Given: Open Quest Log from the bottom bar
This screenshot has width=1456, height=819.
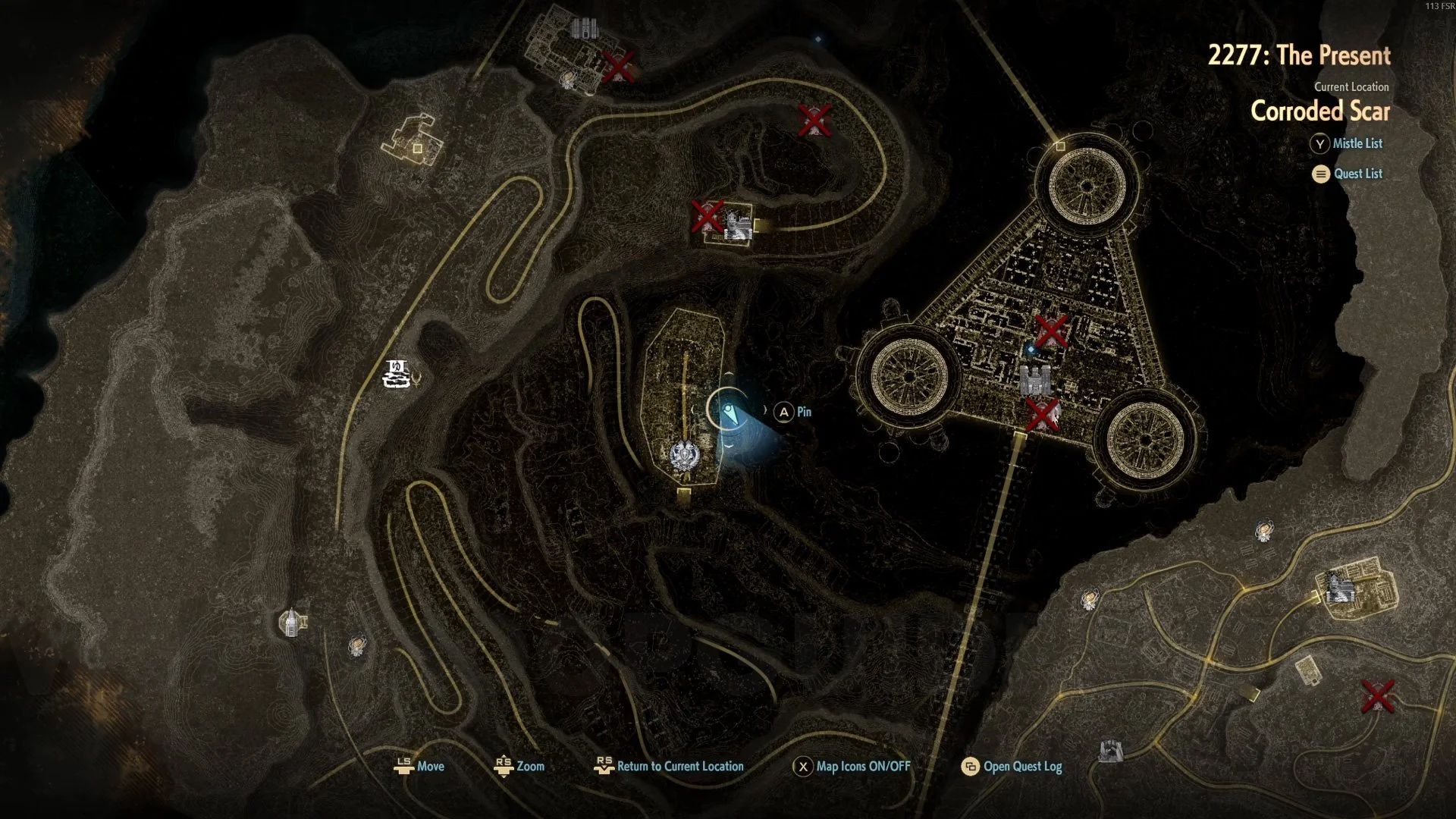Looking at the screenshot, I should [1012, 766].
